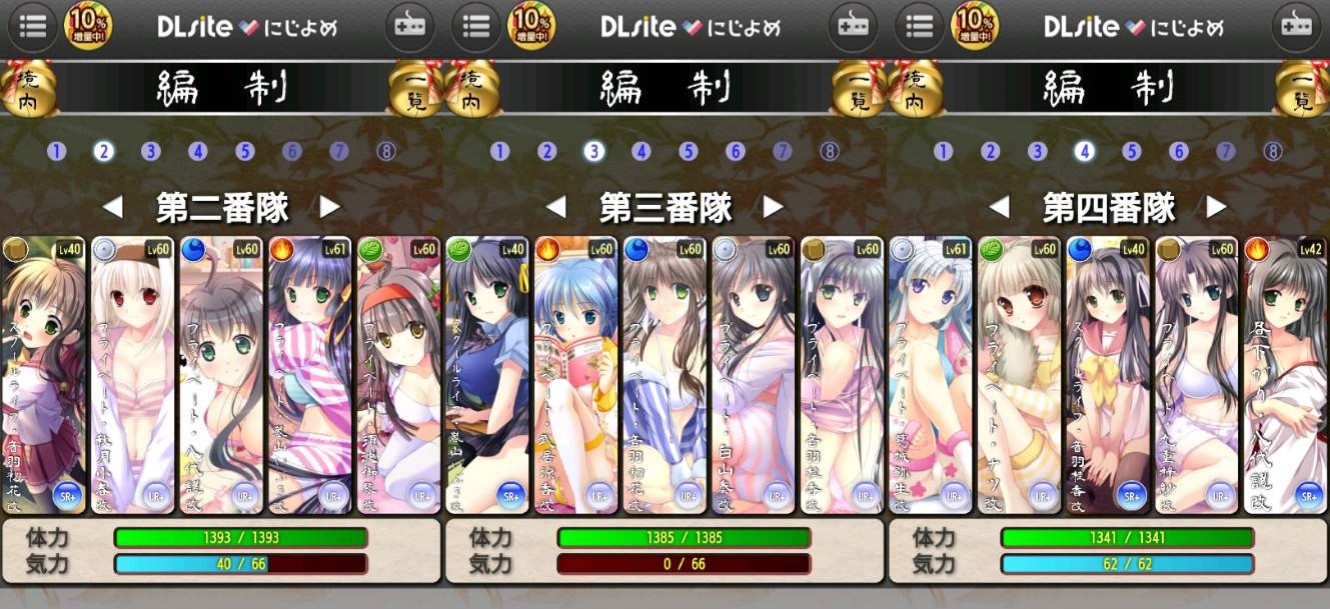This screenshot has height=609, width=1330.
Task: Tap the 10% 増量中 badge above 第三番隊
Action: (532, 26)
